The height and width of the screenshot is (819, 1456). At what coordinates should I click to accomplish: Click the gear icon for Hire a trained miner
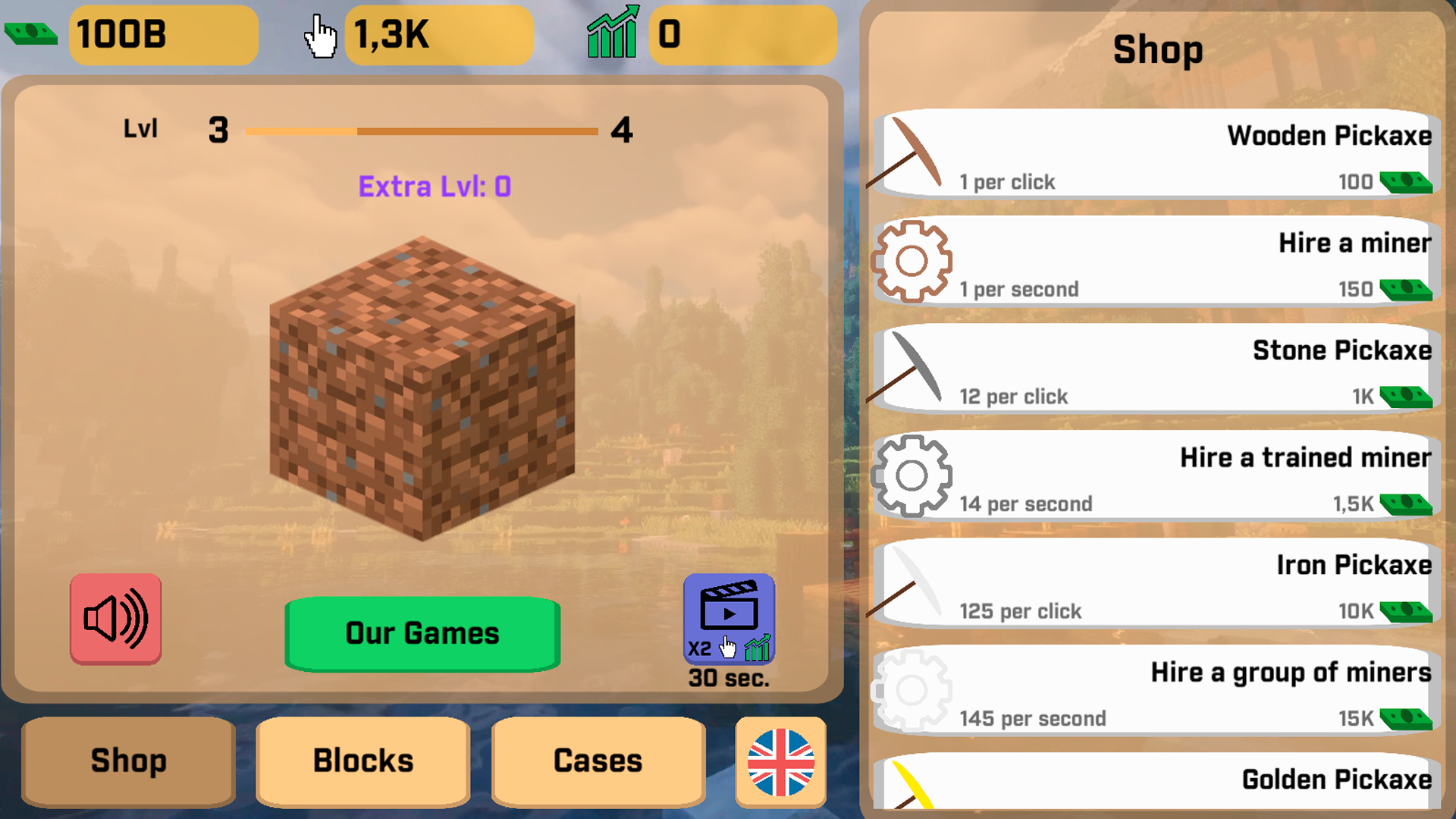(912, 474)
